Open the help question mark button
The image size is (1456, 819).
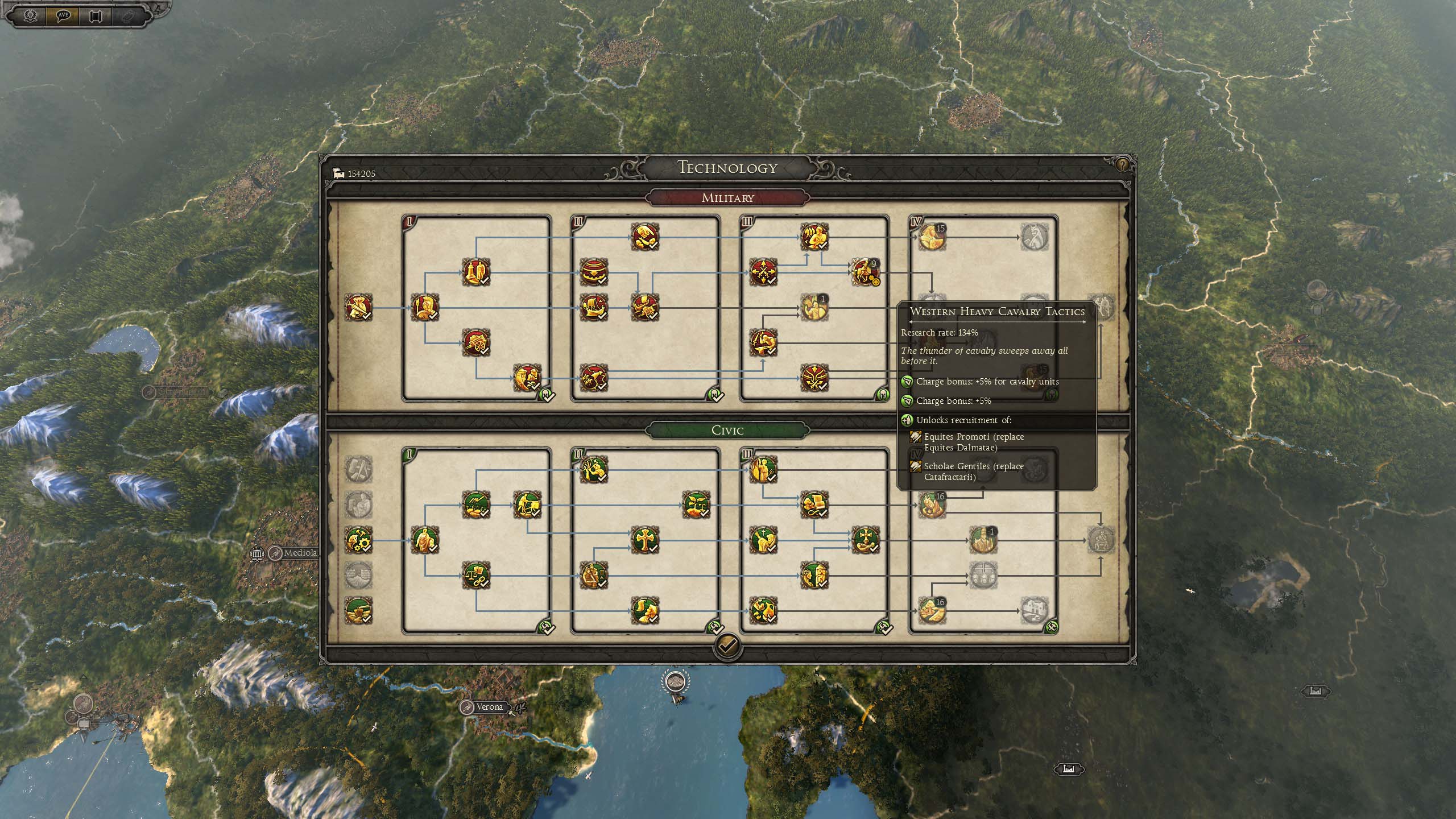pyautogui.click(x=1122, y=165)
